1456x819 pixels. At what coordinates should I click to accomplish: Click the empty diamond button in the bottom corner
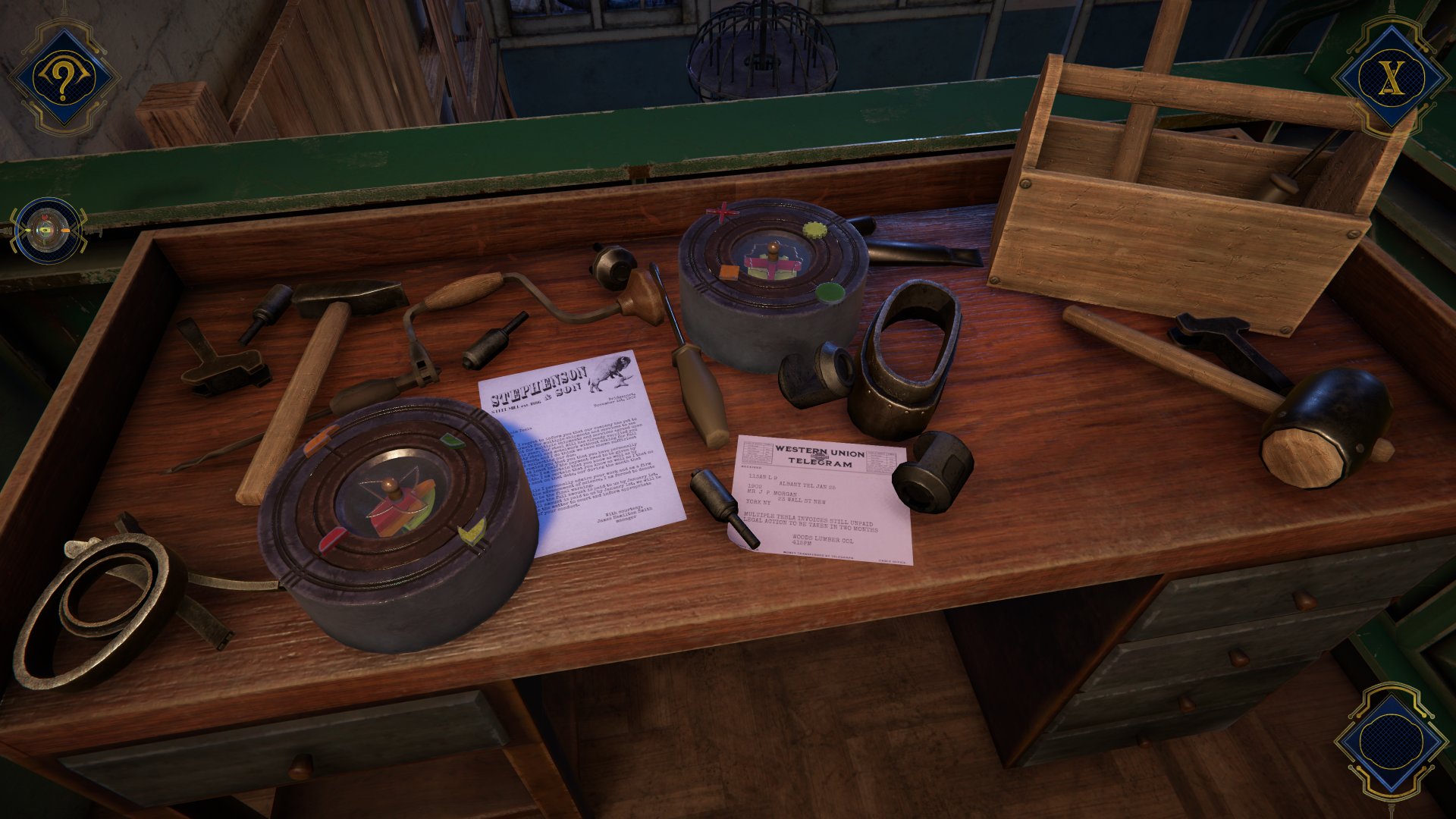pos(1390,743)
